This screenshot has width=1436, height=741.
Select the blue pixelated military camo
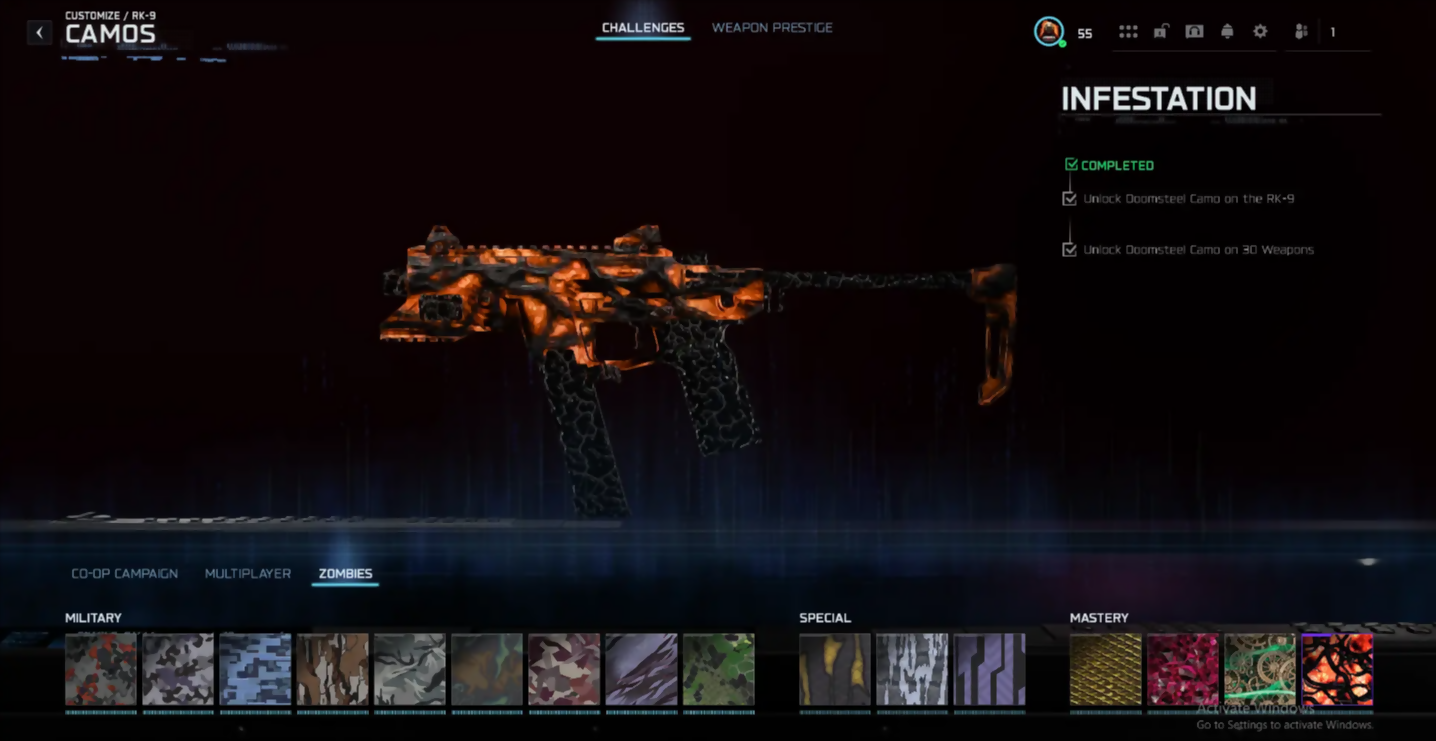pos(255,669)
